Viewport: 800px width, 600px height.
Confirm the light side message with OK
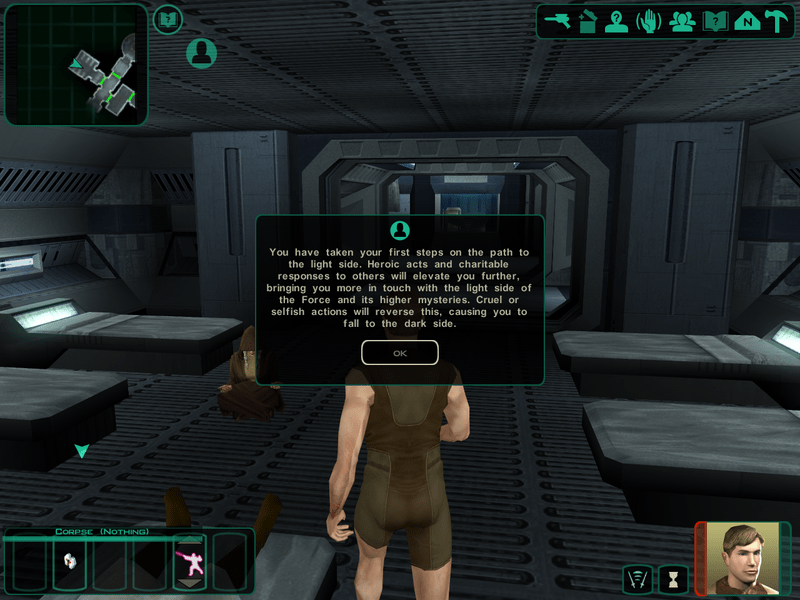tap(400, 353)
